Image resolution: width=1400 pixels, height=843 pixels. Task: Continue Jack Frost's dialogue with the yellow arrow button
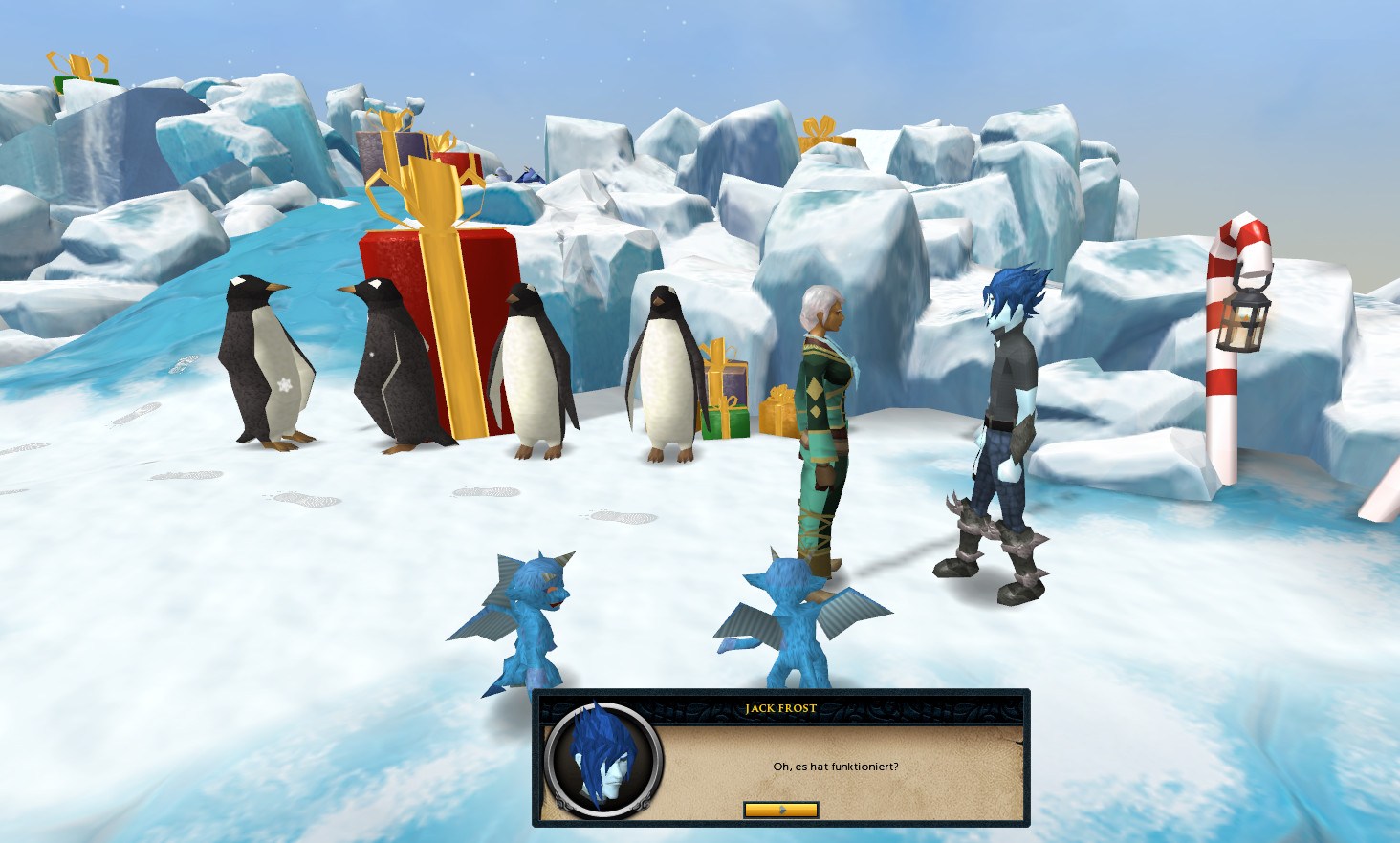pos(780,810)
